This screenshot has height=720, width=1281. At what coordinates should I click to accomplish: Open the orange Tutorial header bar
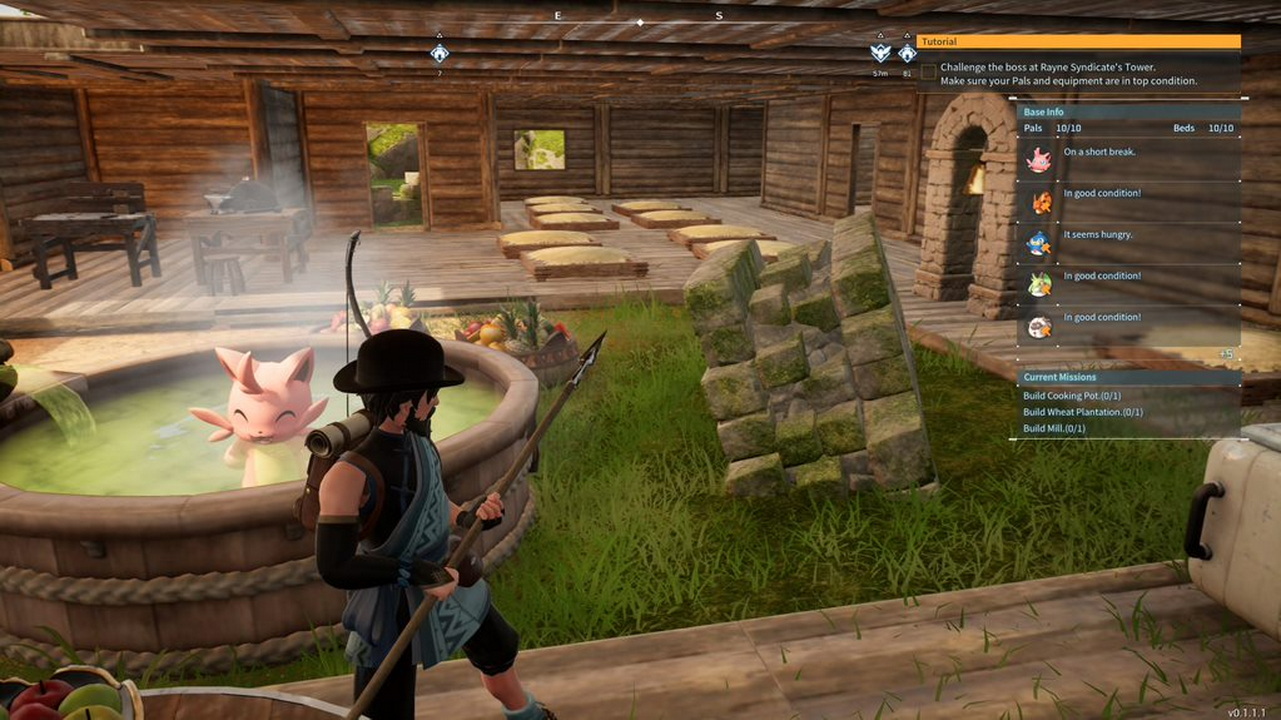[x=1078, y=42]
